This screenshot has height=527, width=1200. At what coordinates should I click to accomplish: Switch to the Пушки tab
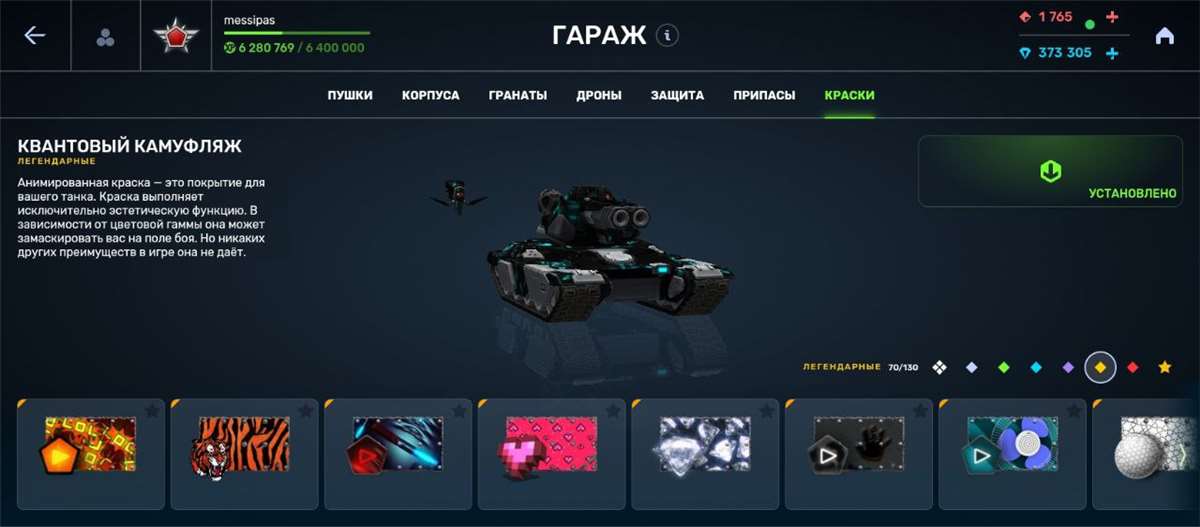[350, 96]
